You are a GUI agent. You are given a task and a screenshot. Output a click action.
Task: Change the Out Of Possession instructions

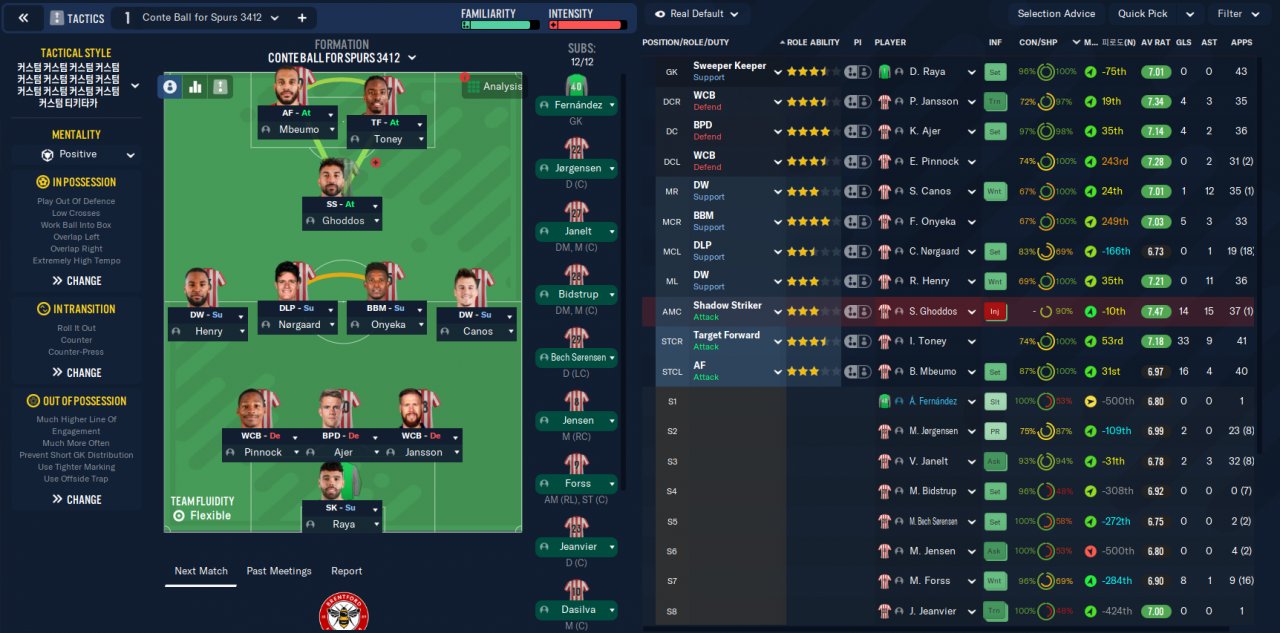click(x=77, y=500)
